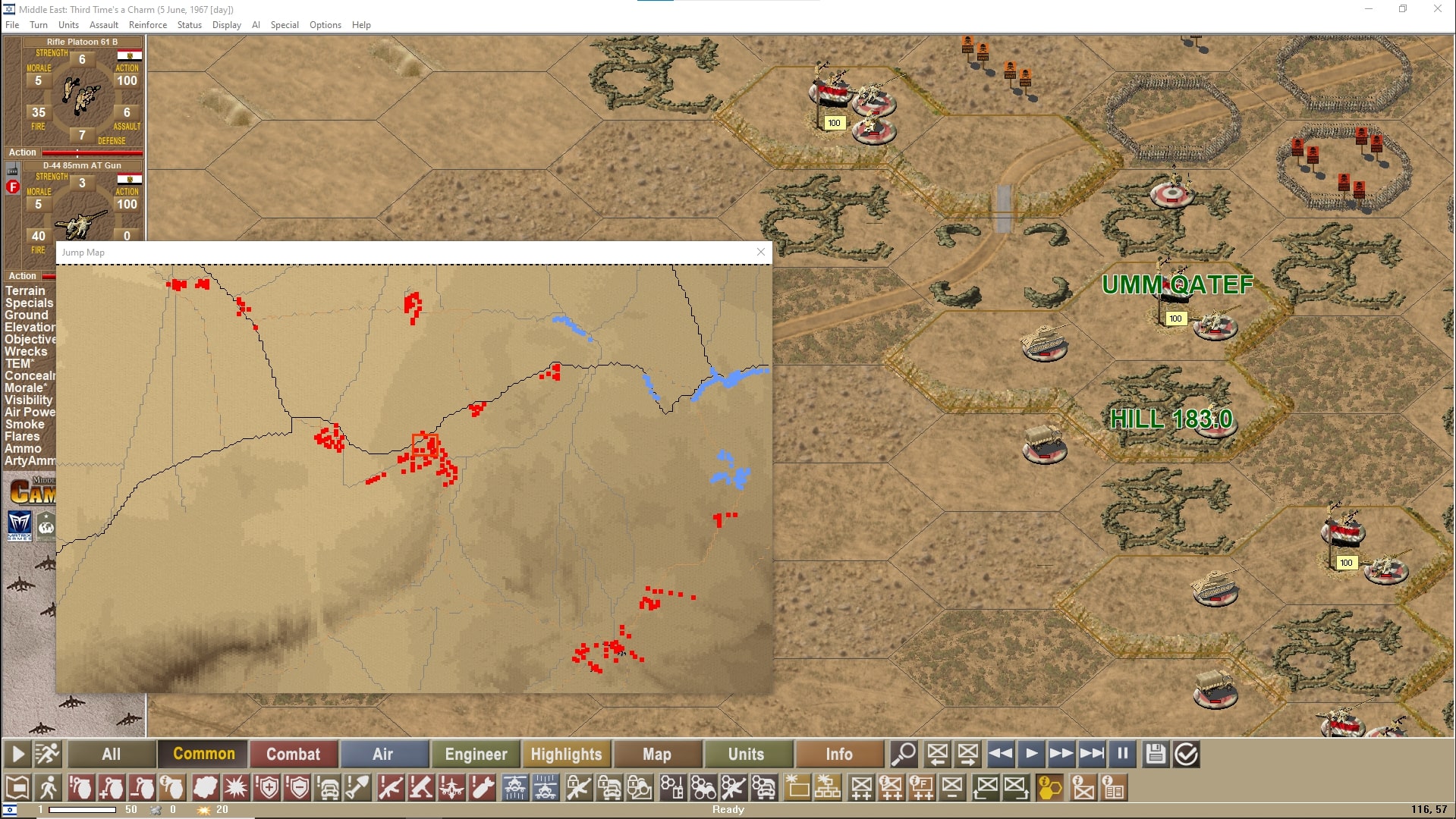Open the Options menu
1456x819 pixels.
[x=325, y=24]
